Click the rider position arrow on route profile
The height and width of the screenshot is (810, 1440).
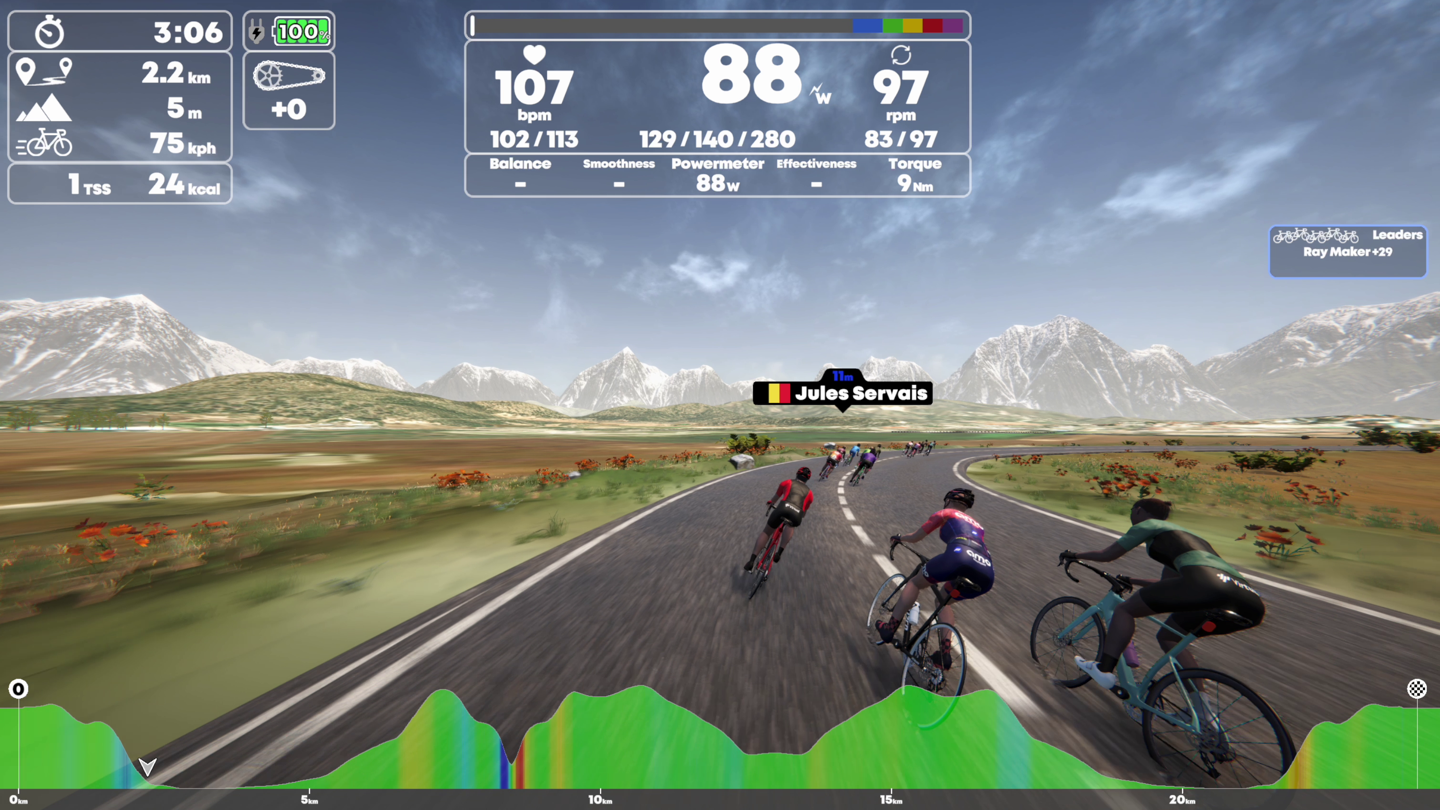pyautogui.click(x=148, y=767)
